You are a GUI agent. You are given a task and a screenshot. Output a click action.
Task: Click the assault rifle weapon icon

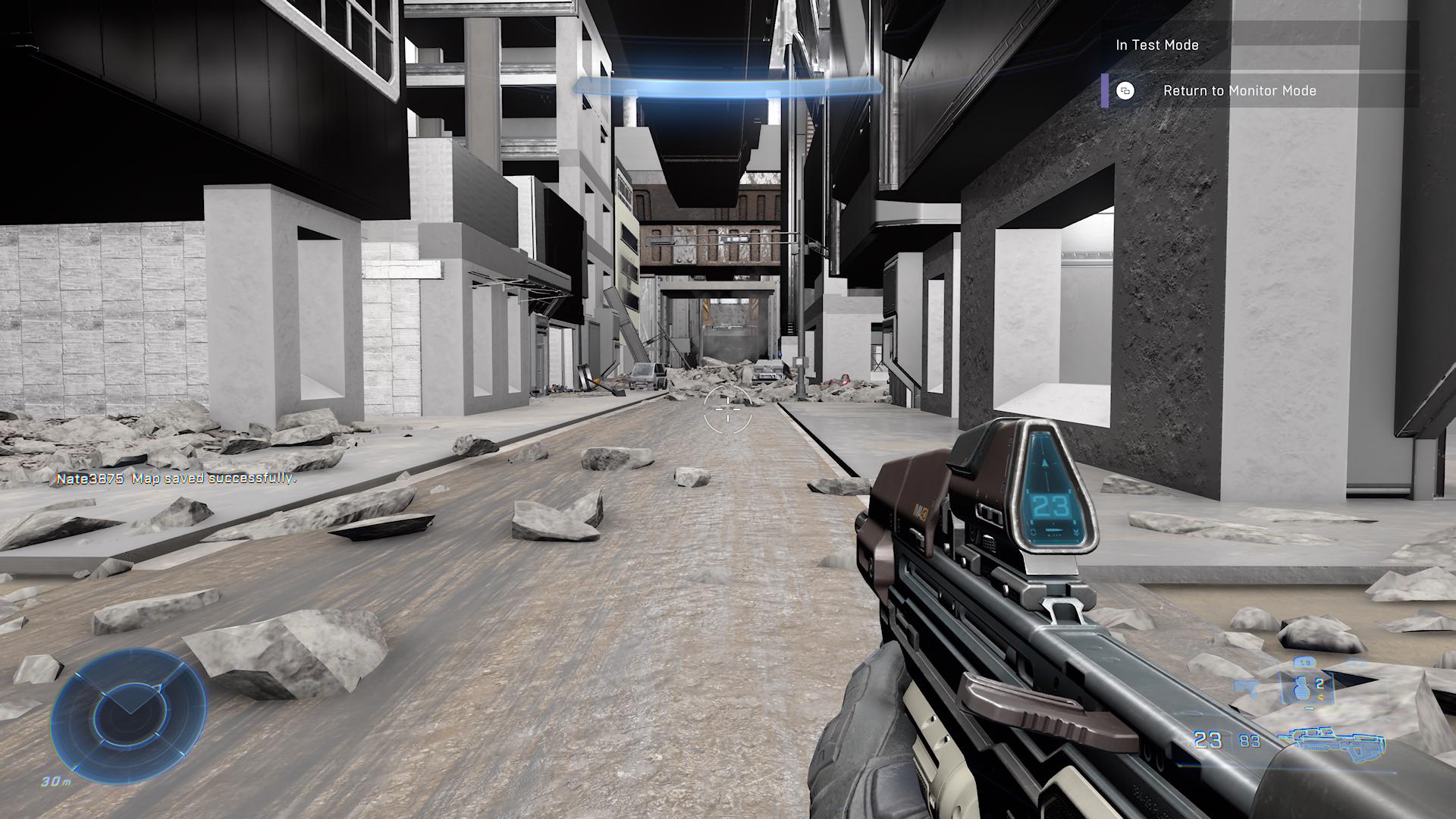pos(1330,739)
